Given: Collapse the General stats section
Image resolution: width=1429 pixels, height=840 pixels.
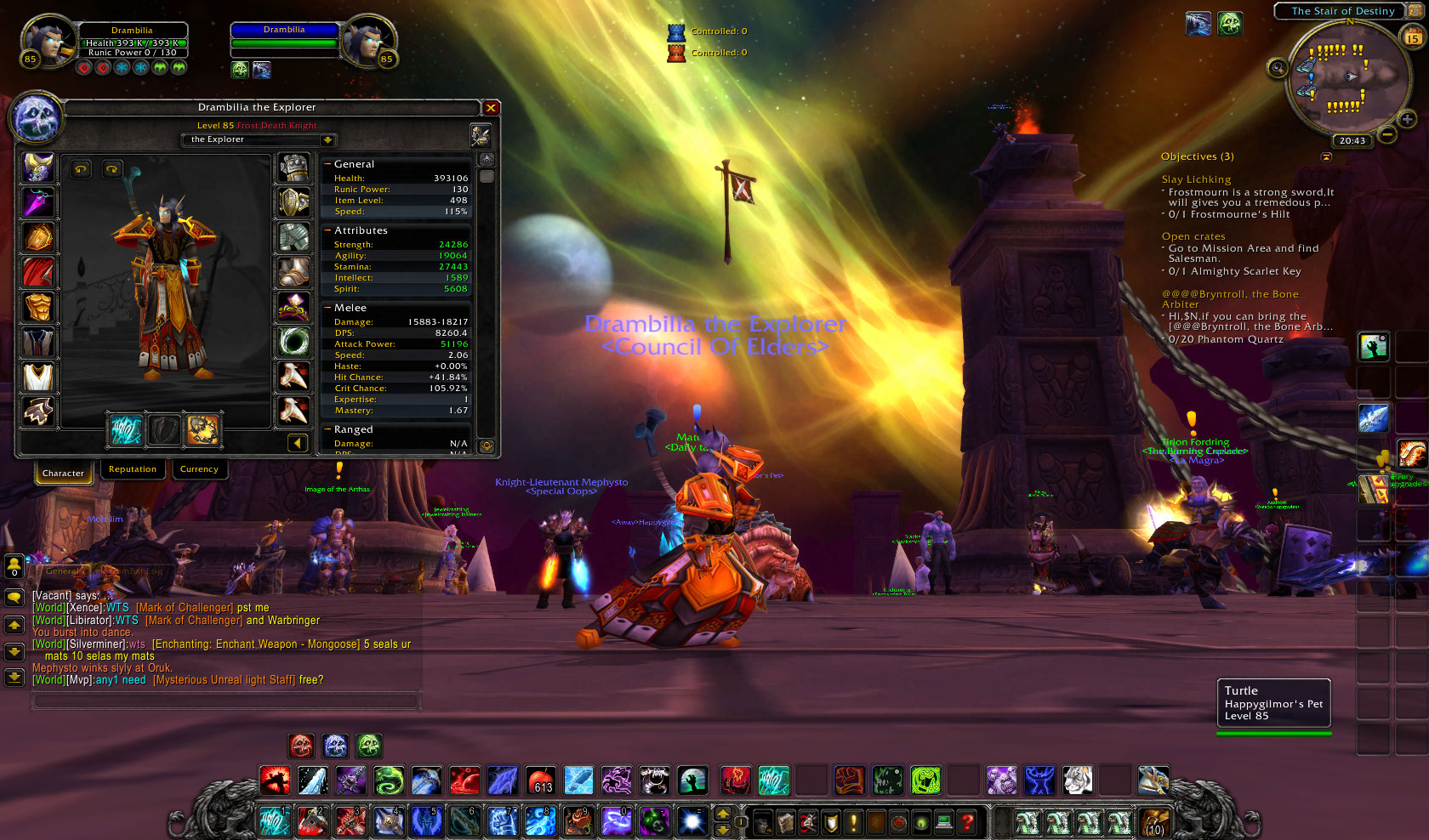Looking at the screenshot, I should [x=327, y=164].
